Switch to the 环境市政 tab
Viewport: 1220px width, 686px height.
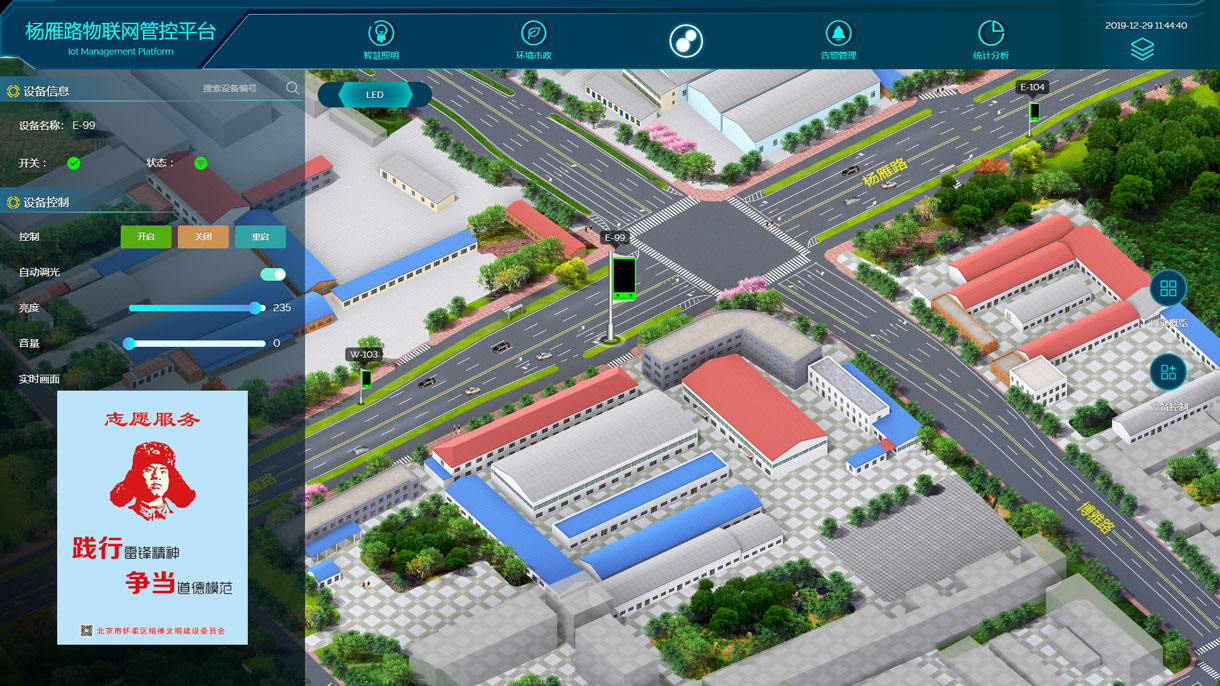point(534,39)
